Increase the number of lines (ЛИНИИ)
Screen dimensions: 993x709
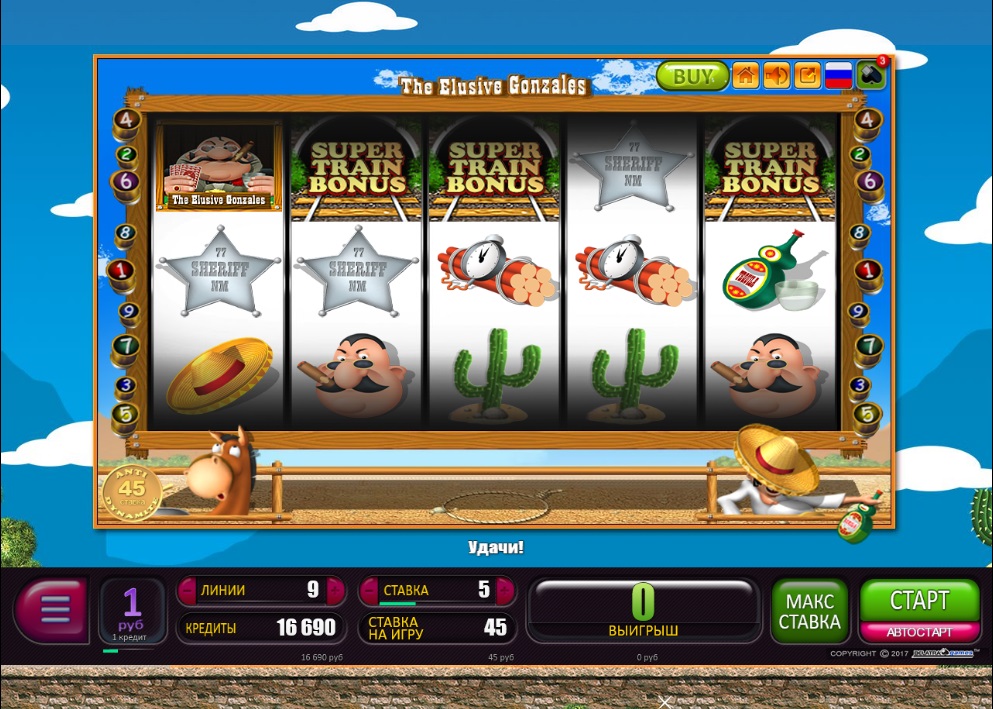[x=334, y=590]
